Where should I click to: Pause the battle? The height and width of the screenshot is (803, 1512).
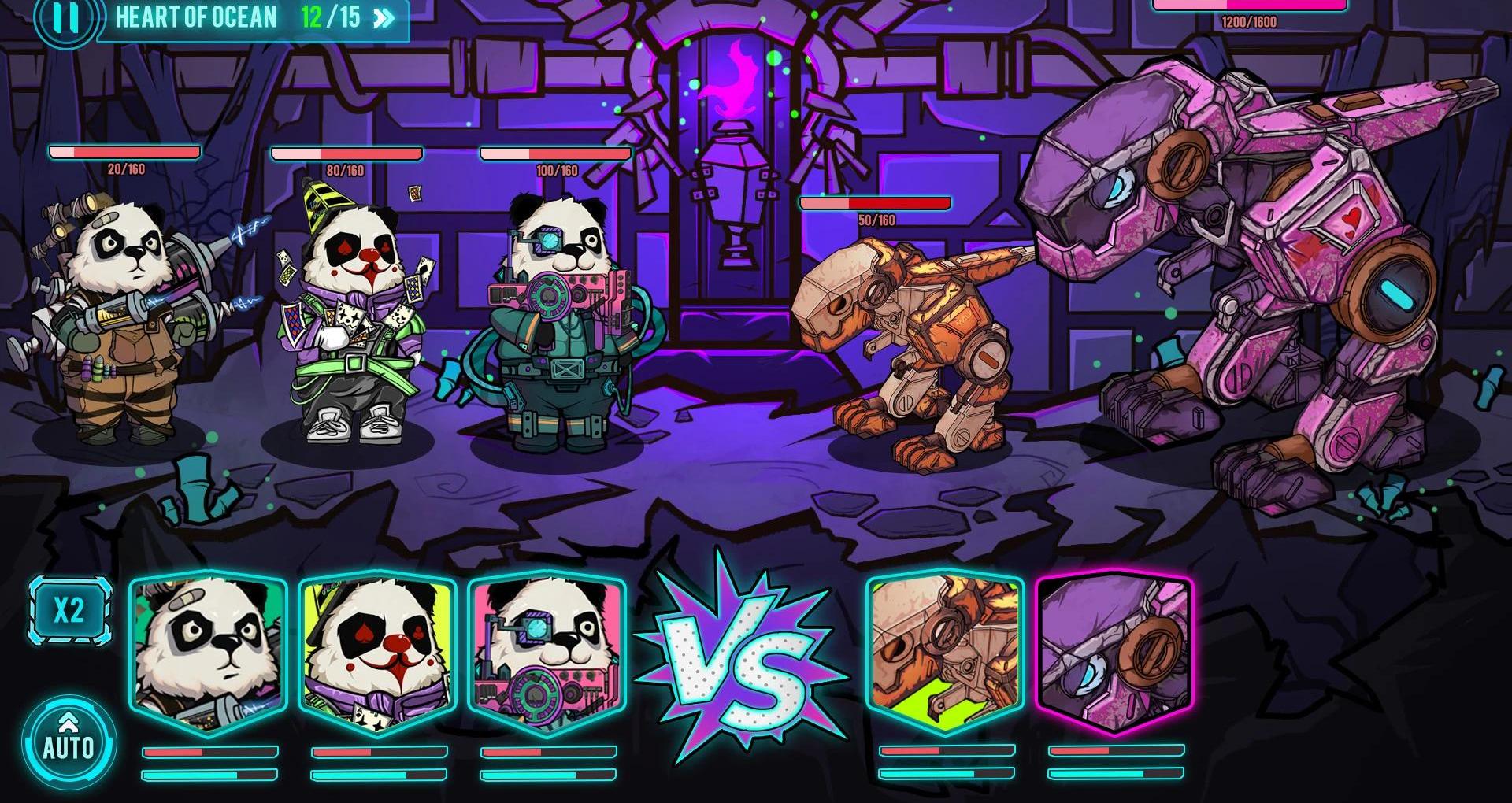[65, 17]
